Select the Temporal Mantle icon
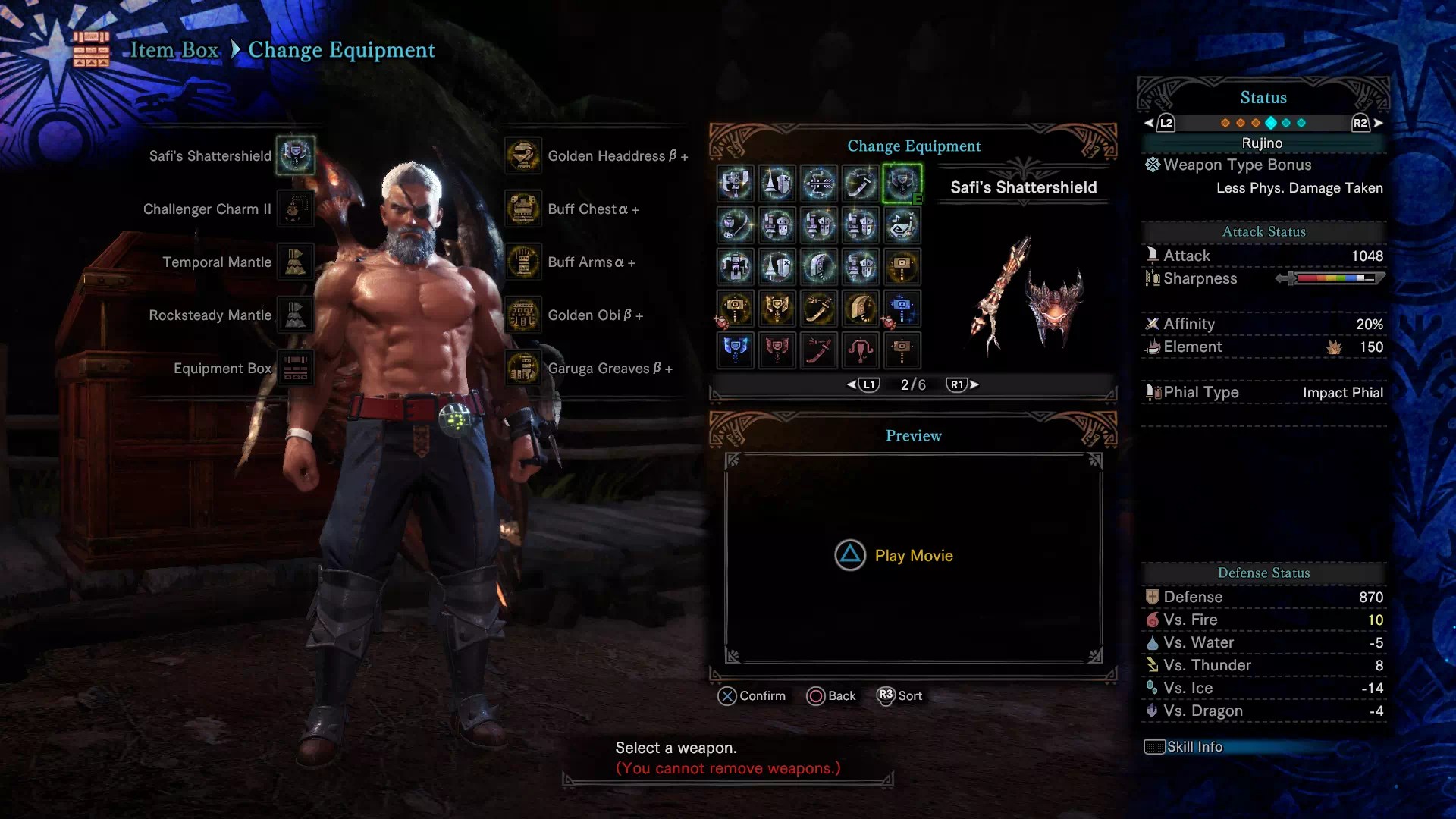1456x819 pixels. pos(296,262)
